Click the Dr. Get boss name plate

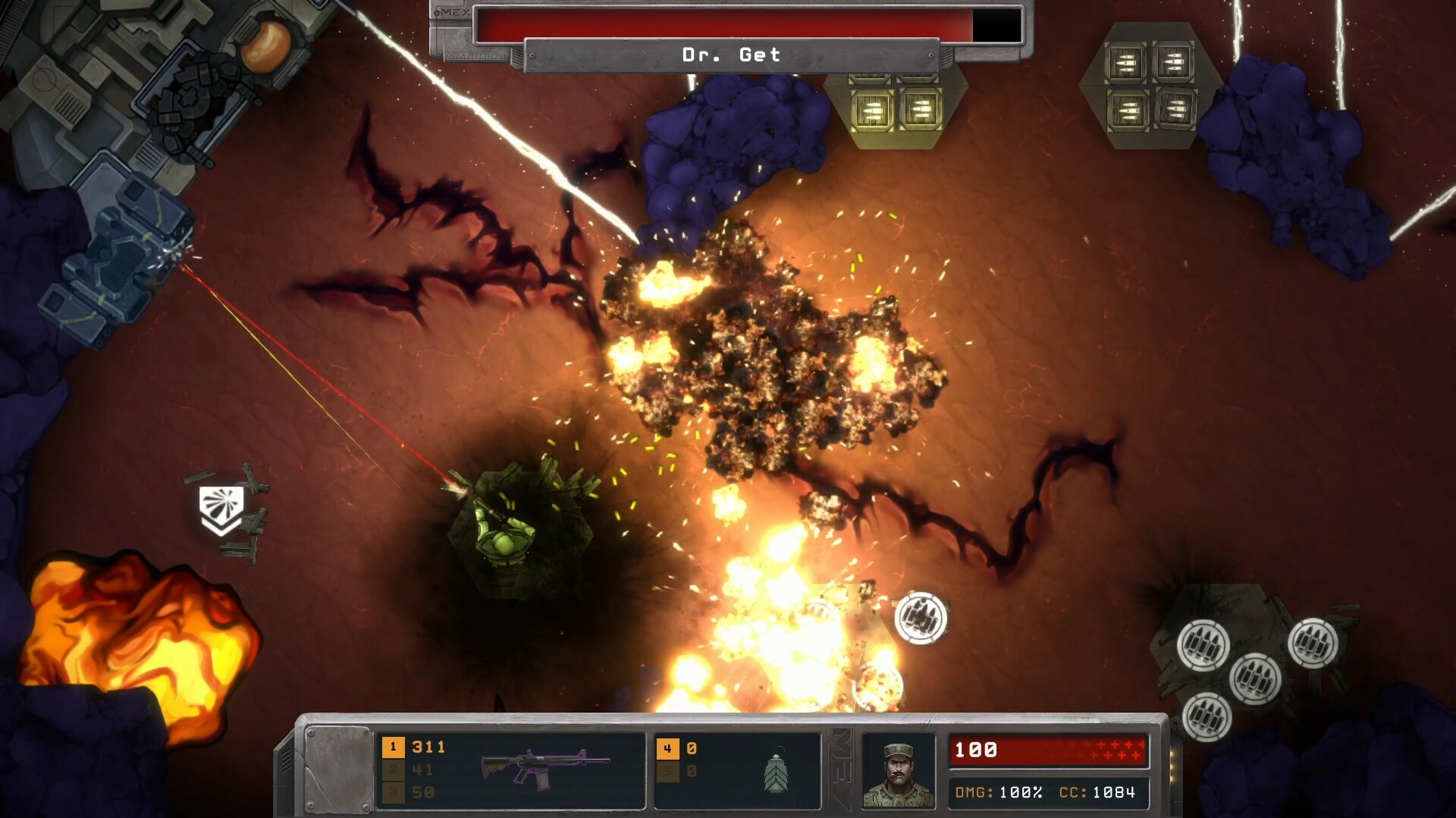pyautogui.click(x=732, y=54)
